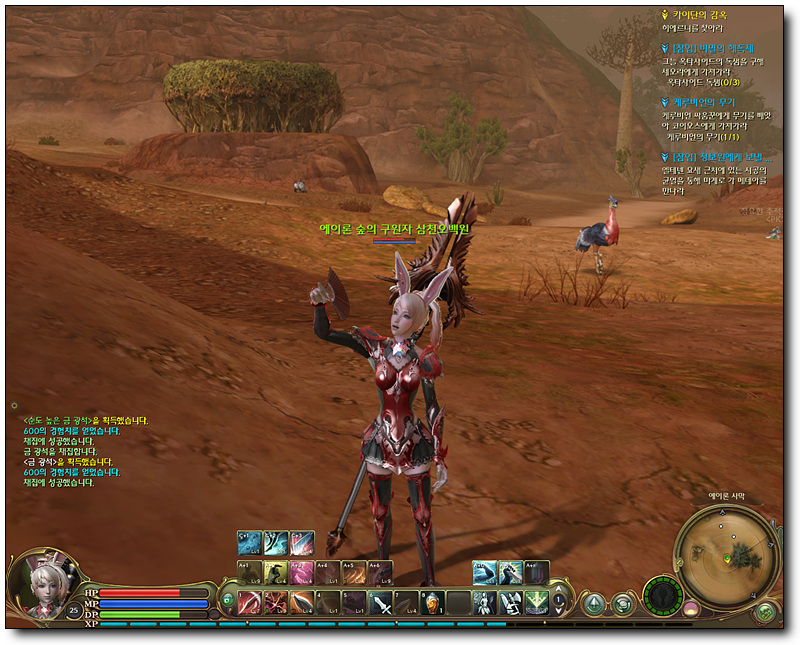This screenshot has height=645, width=800.
Task: Use the helmet item in slot 8
Action: click(x=433, y=603)
